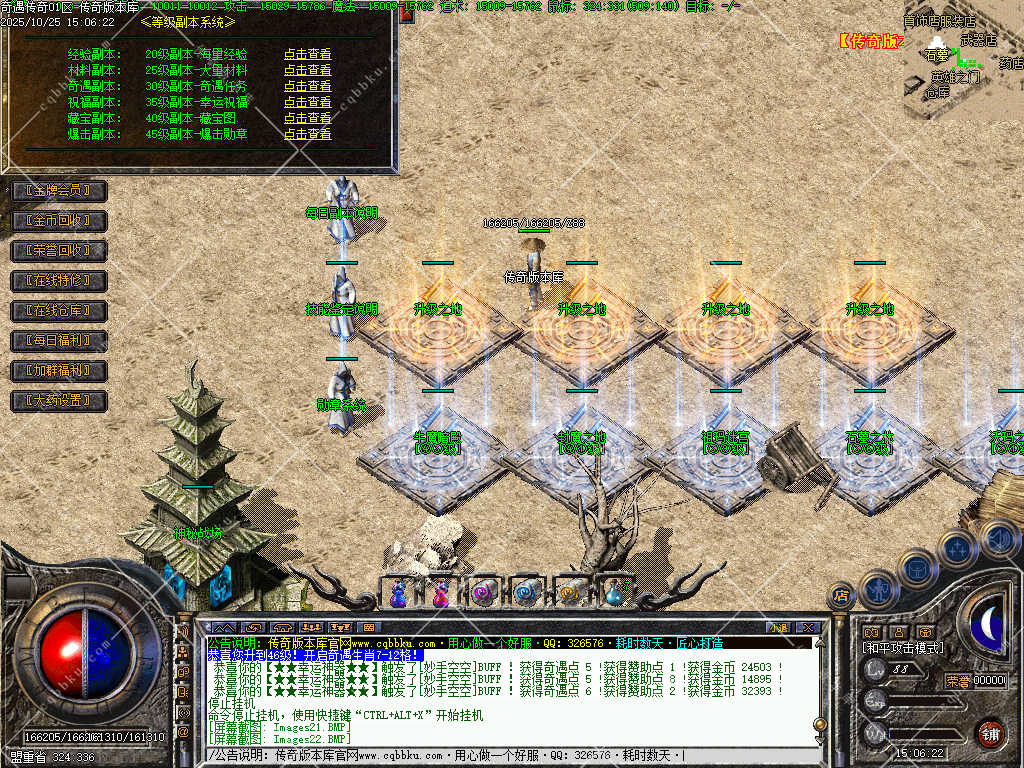Open the 荣誉回收 option
Viewport: 1024px width, 768px height.
[58, 250]
